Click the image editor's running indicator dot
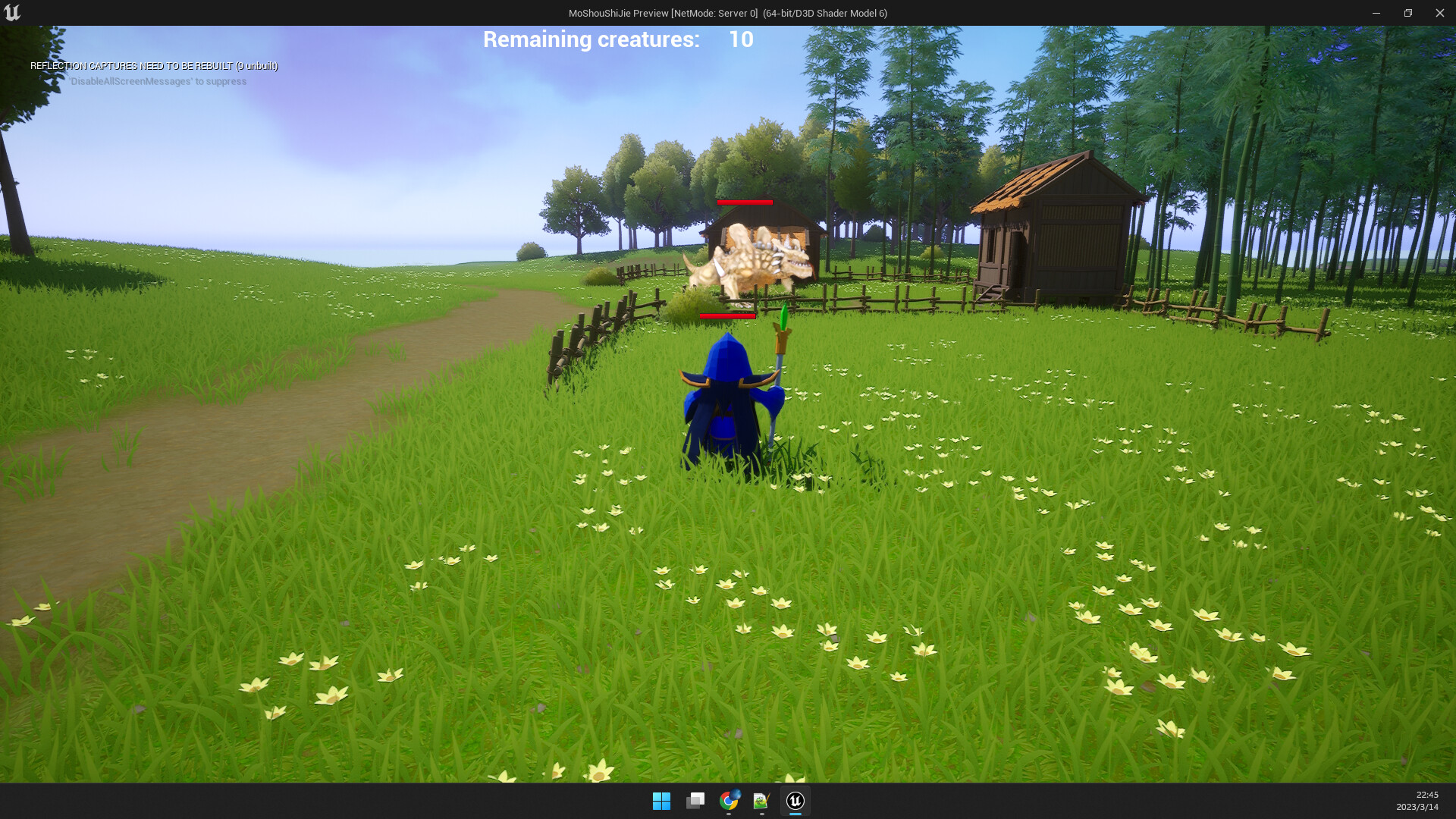Image resolution: width=1456 pixels, height=819 pixels. click(x=761, y=814)
